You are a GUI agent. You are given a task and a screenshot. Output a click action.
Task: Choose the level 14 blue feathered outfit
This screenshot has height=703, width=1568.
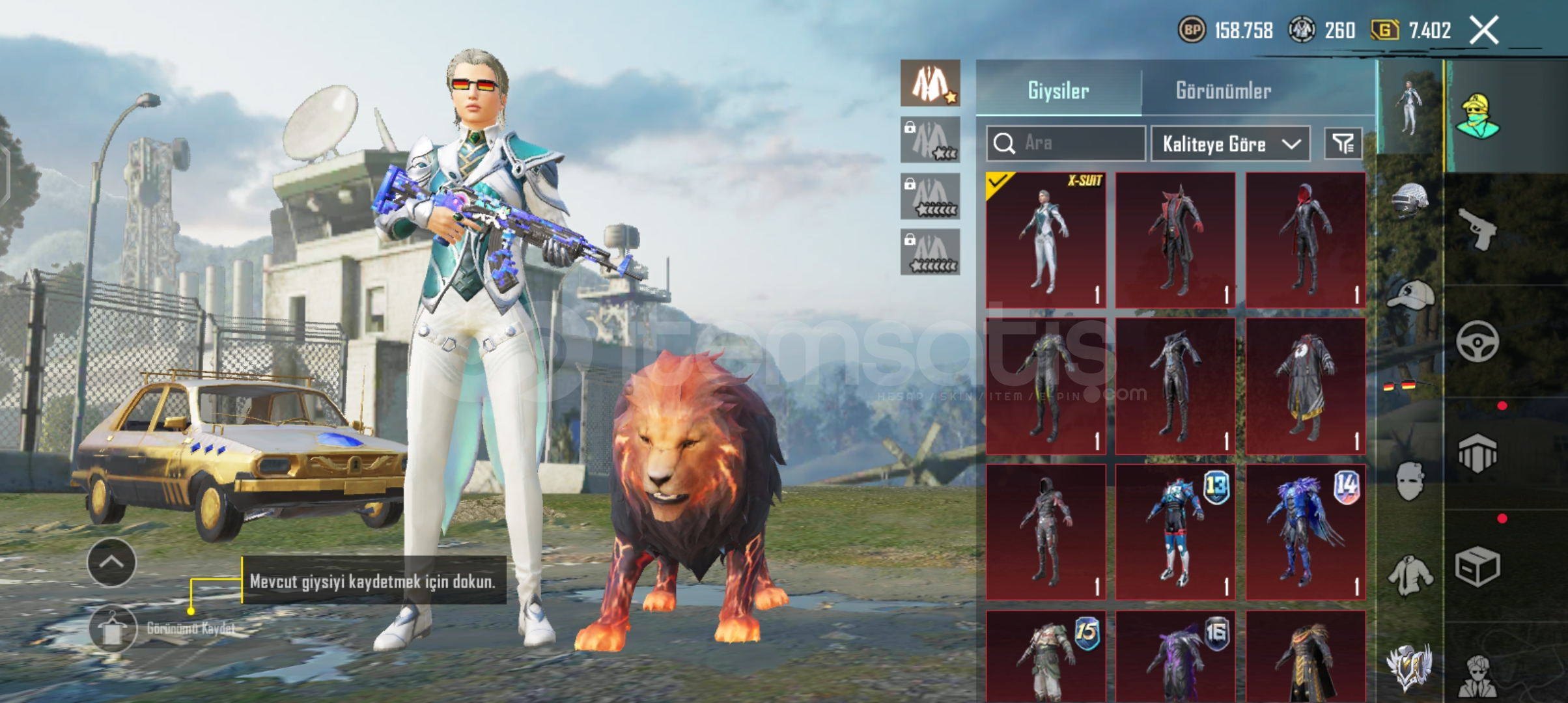pyautogui.click(x=1305, y=532)
